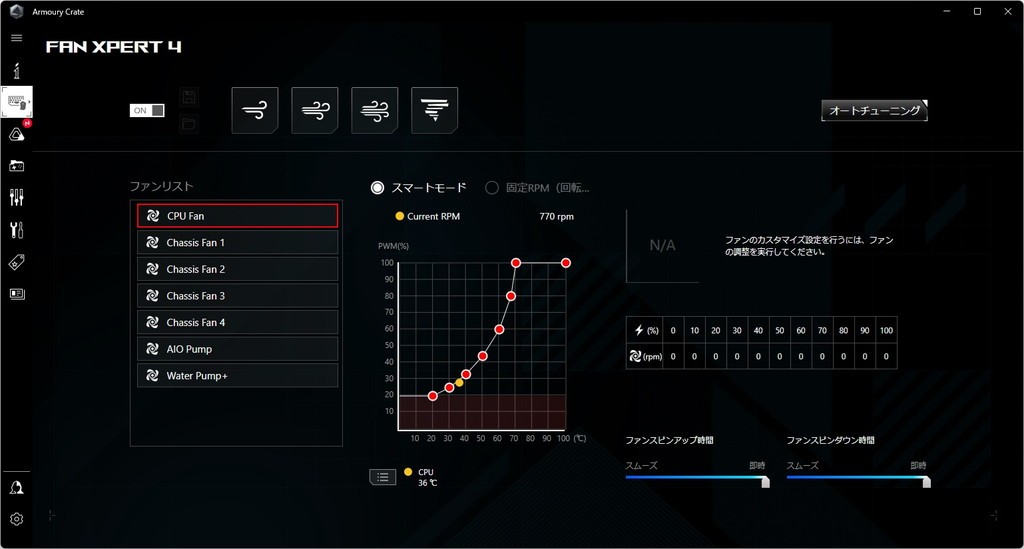Open the temperature source list button

[383, 477]
